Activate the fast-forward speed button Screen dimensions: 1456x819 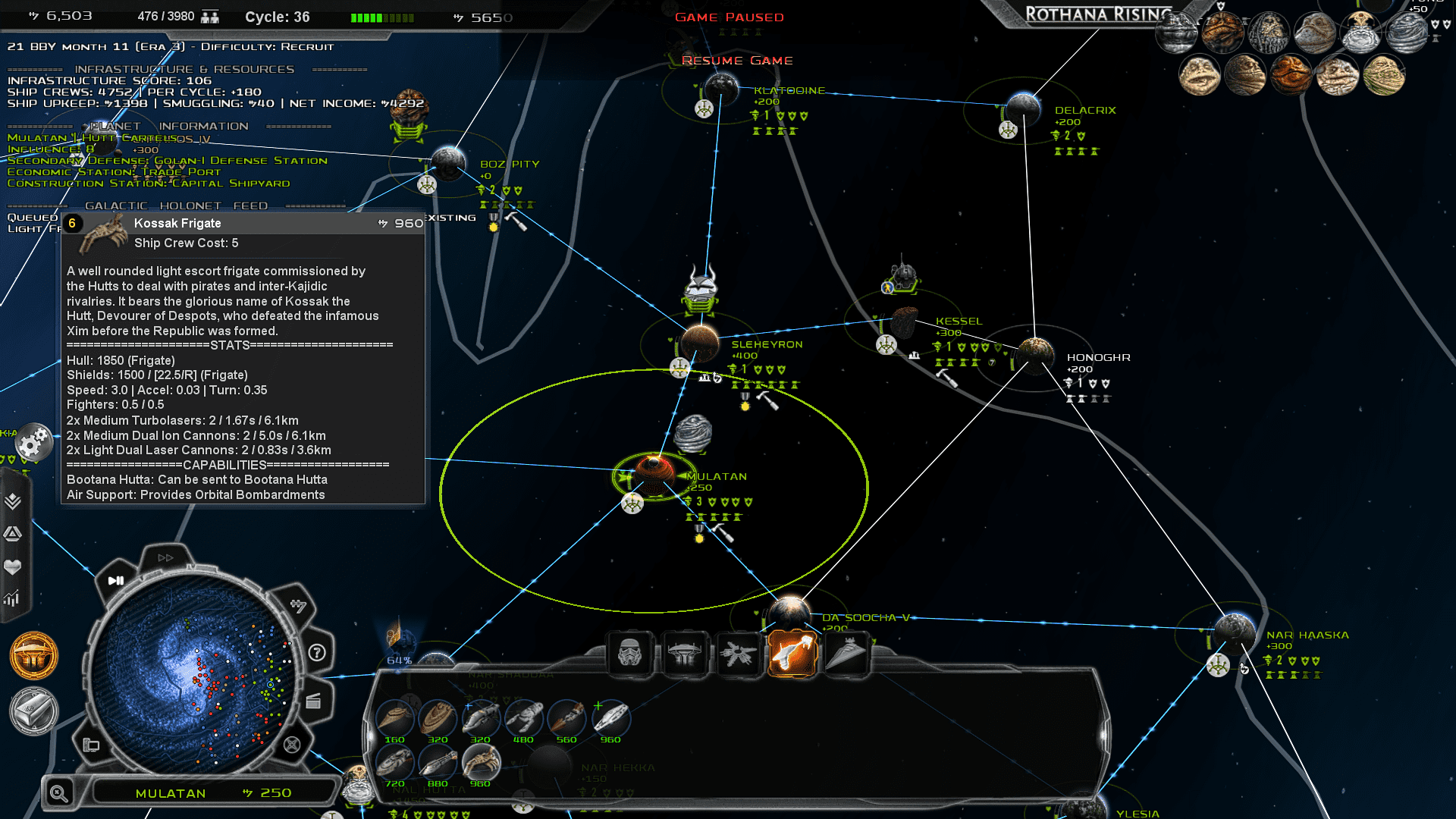coord(165,557)
